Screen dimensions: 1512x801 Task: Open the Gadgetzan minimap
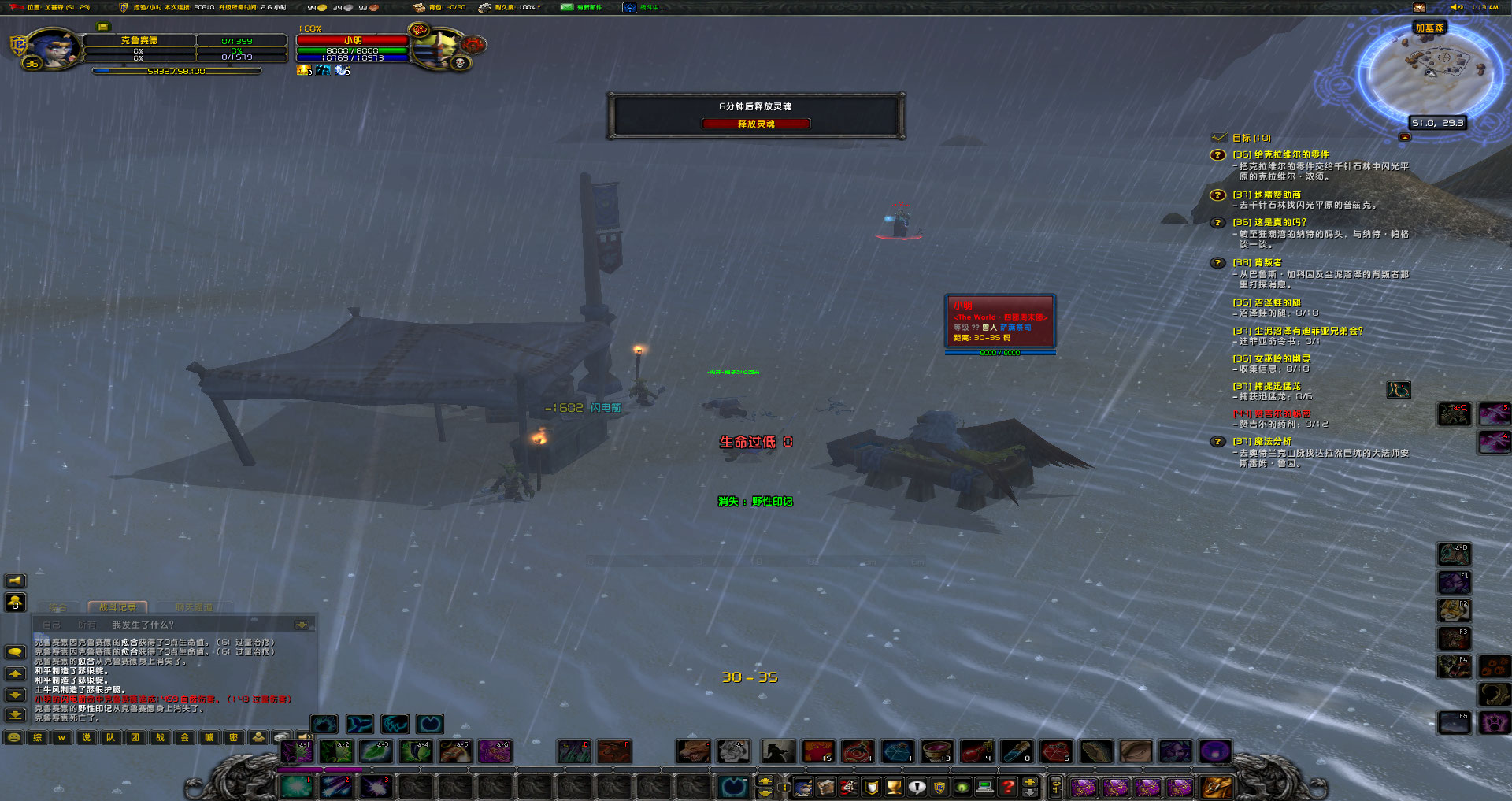click(1430, 71)
